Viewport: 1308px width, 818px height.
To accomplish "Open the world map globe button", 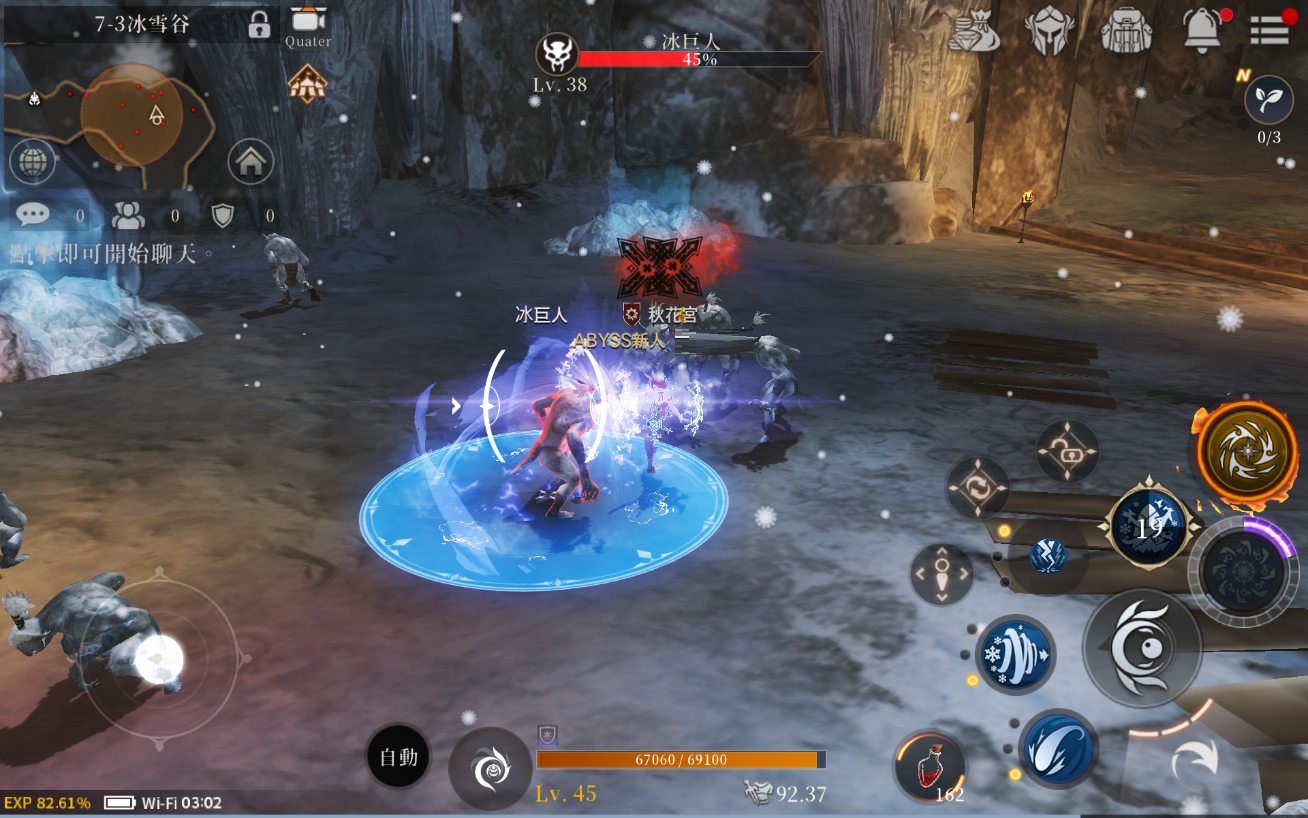I will click(32, 161).
